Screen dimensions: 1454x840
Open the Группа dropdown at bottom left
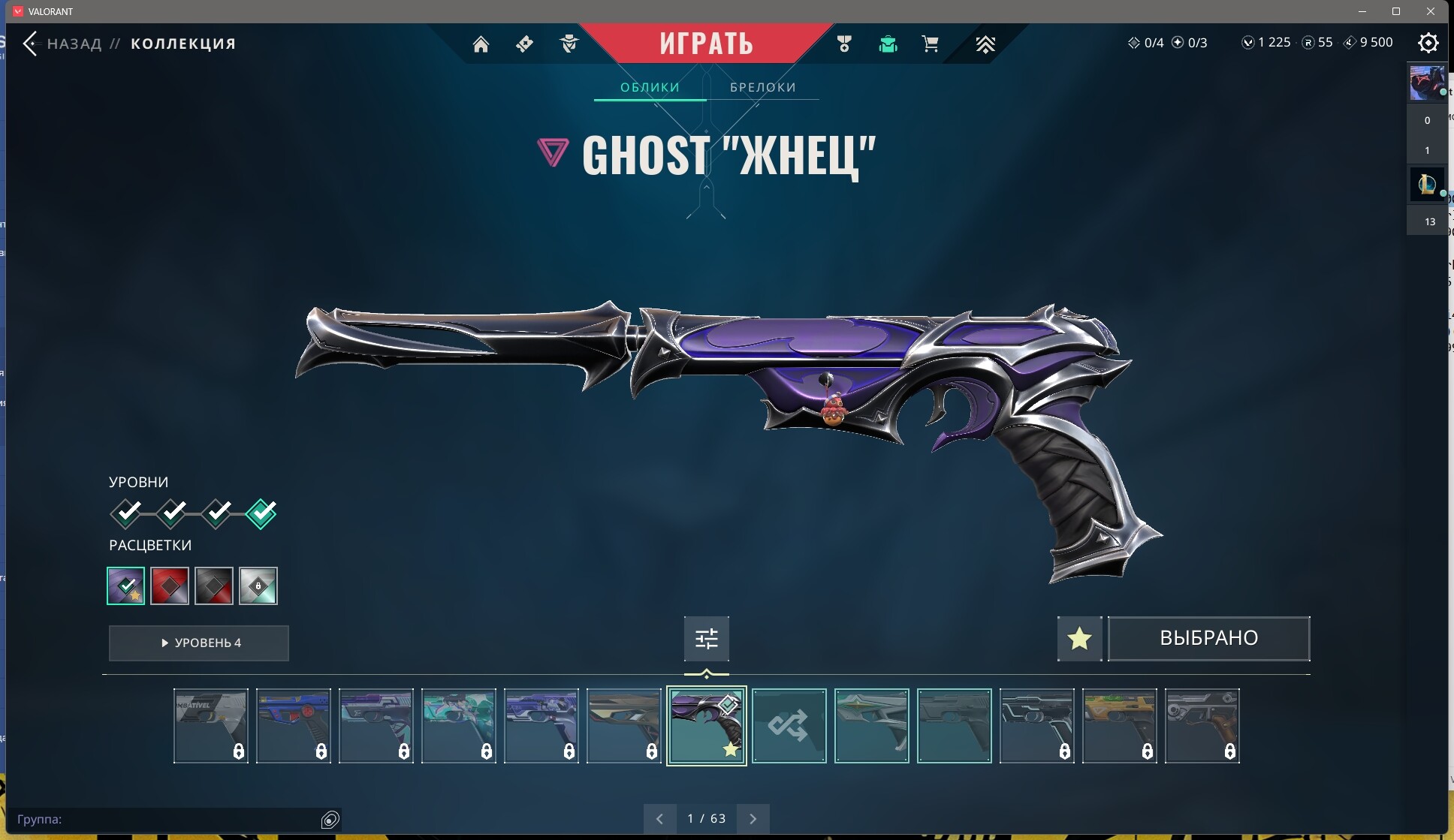[173, 820]
